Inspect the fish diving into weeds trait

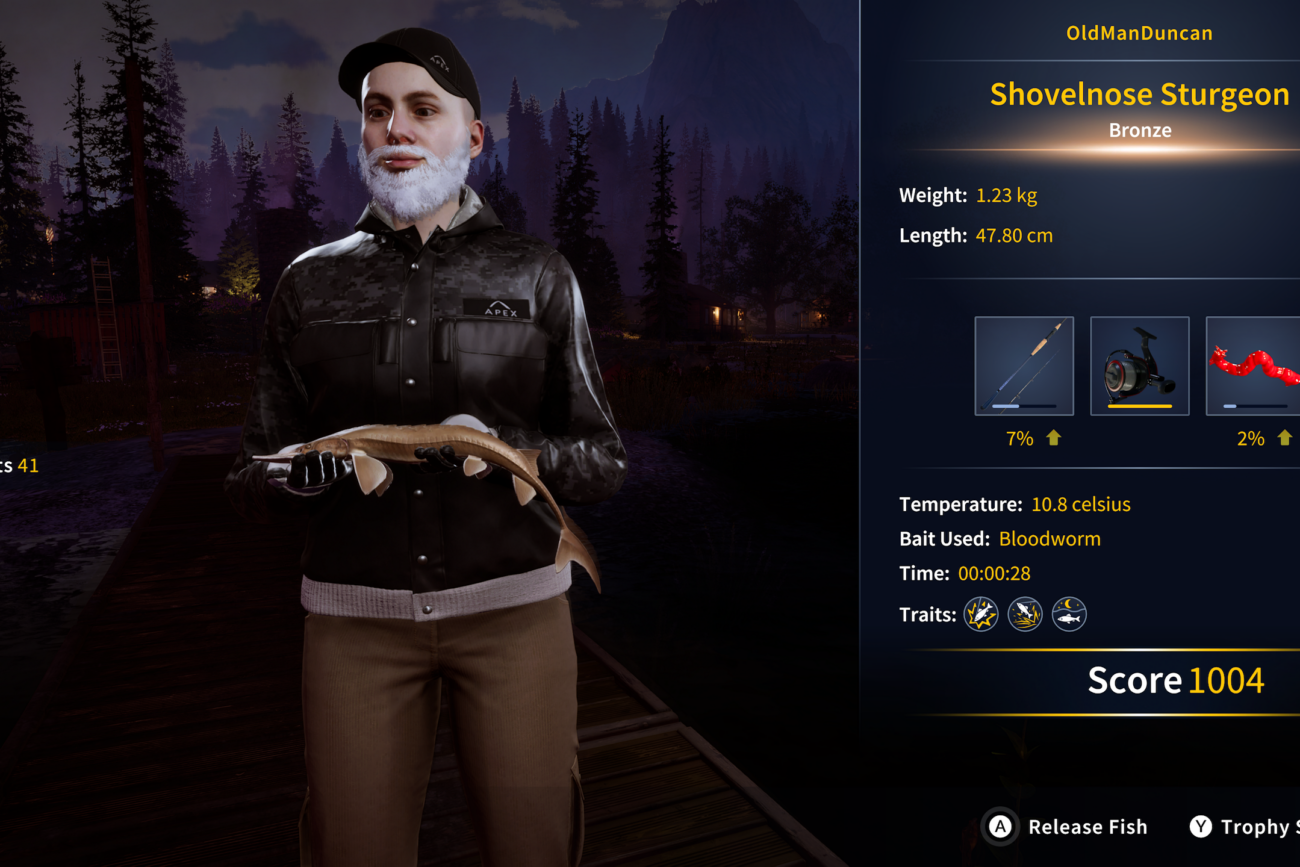pos(1025,614)
